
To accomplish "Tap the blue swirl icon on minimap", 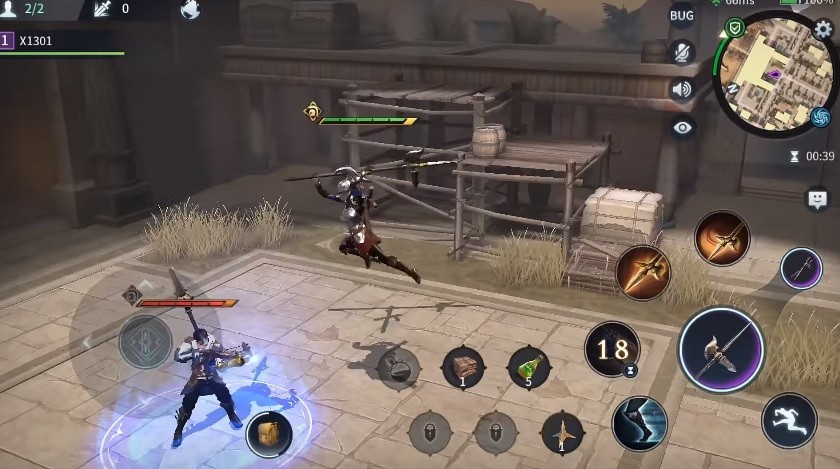I will [821, 118].
